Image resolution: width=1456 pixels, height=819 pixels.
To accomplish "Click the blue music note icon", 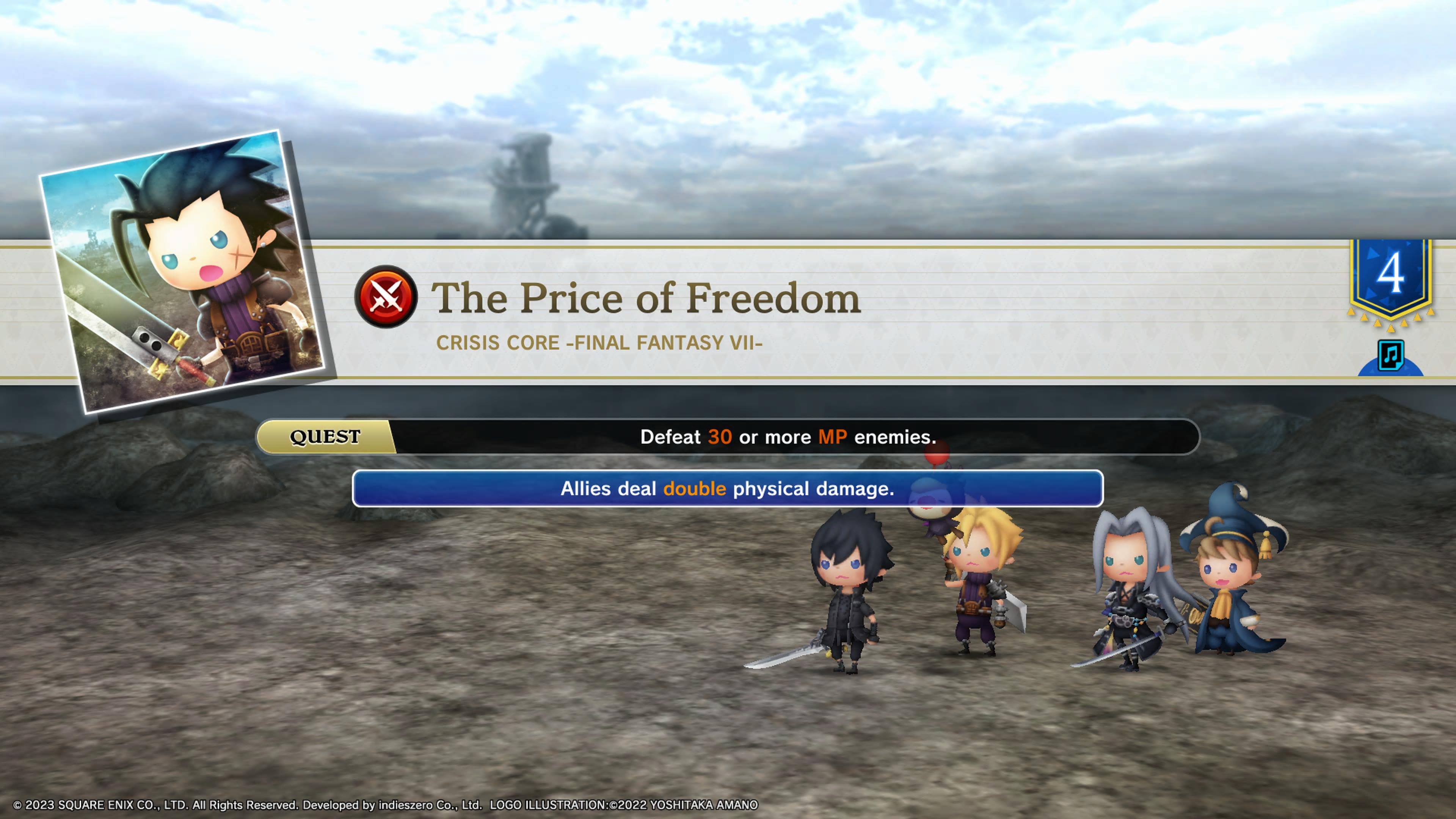I will pos(1390,356).
